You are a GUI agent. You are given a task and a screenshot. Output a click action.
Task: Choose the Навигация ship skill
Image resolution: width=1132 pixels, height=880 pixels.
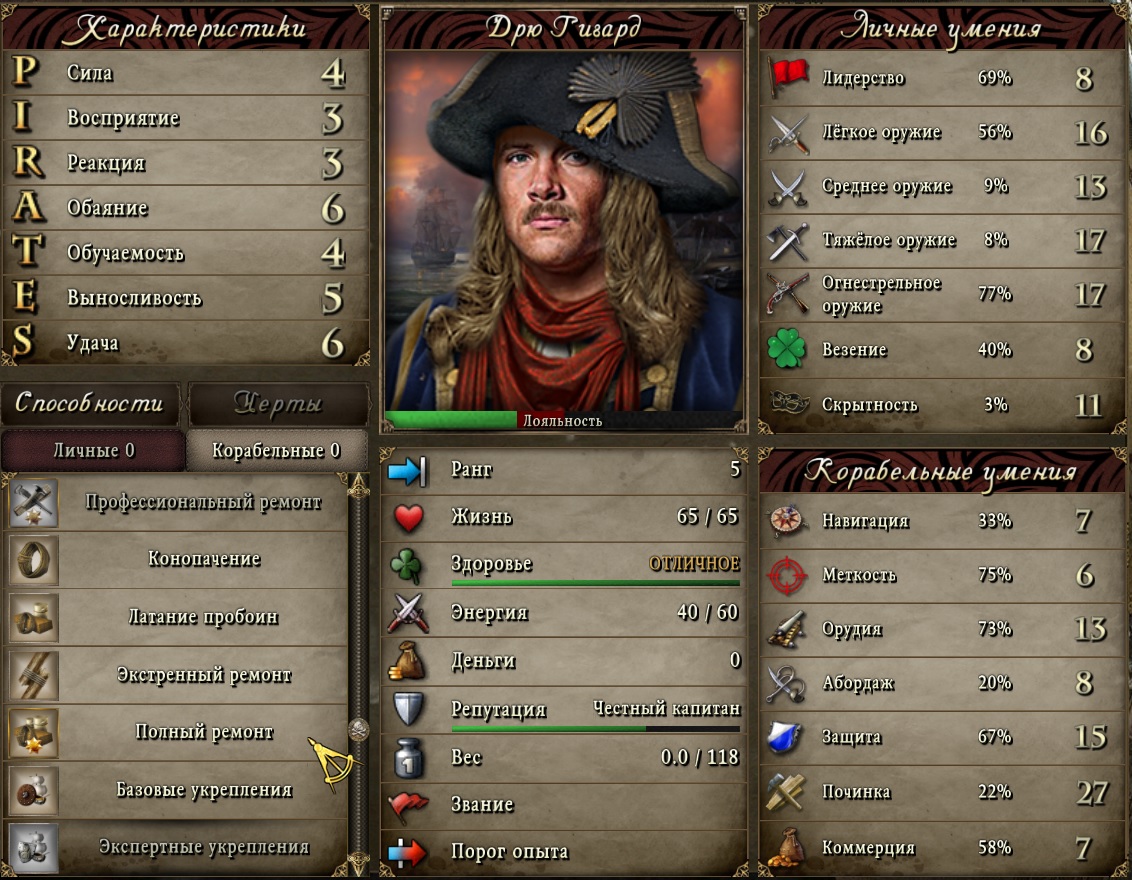940,521
